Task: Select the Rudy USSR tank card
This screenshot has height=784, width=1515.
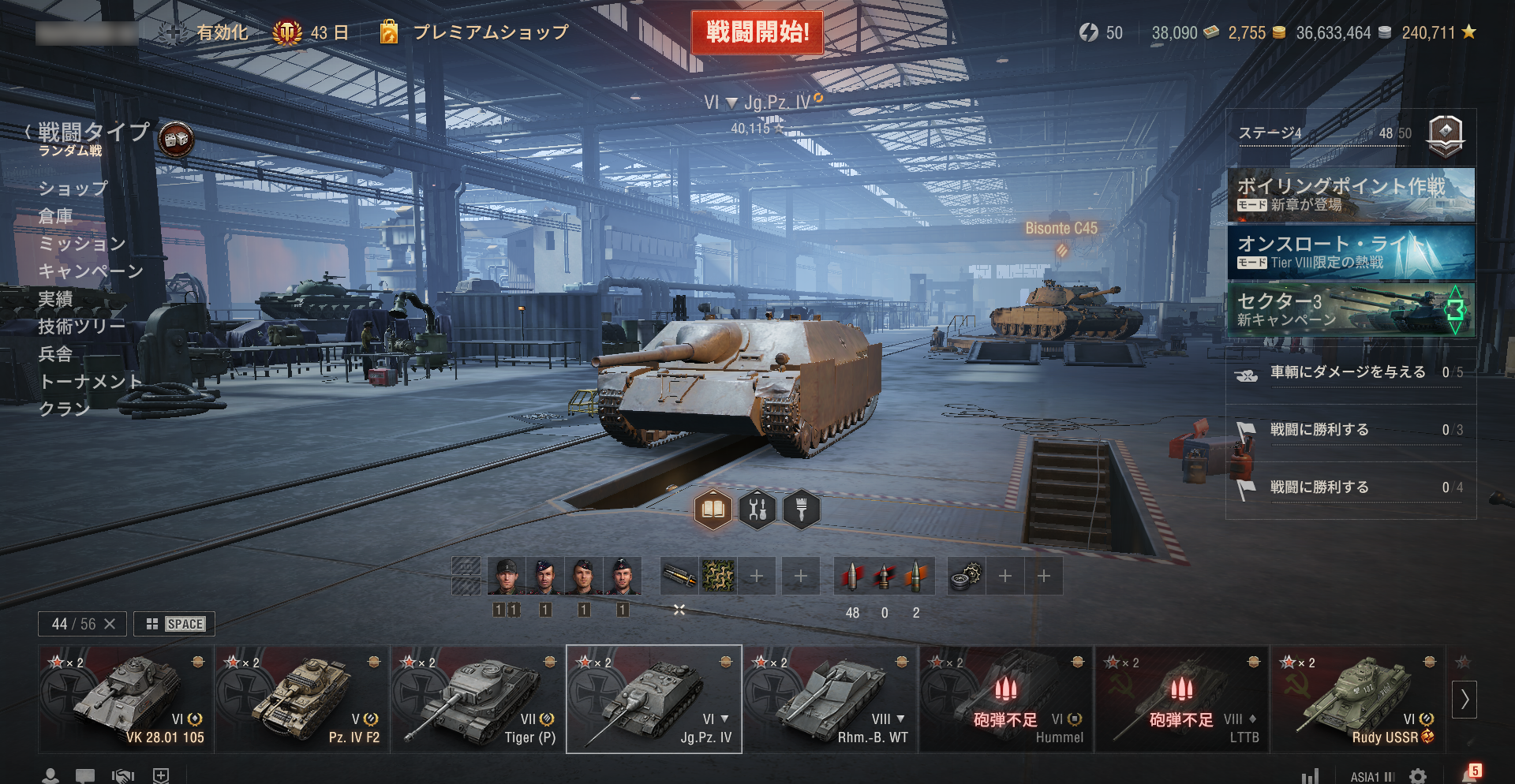Action: click(x=1357, y=699)
